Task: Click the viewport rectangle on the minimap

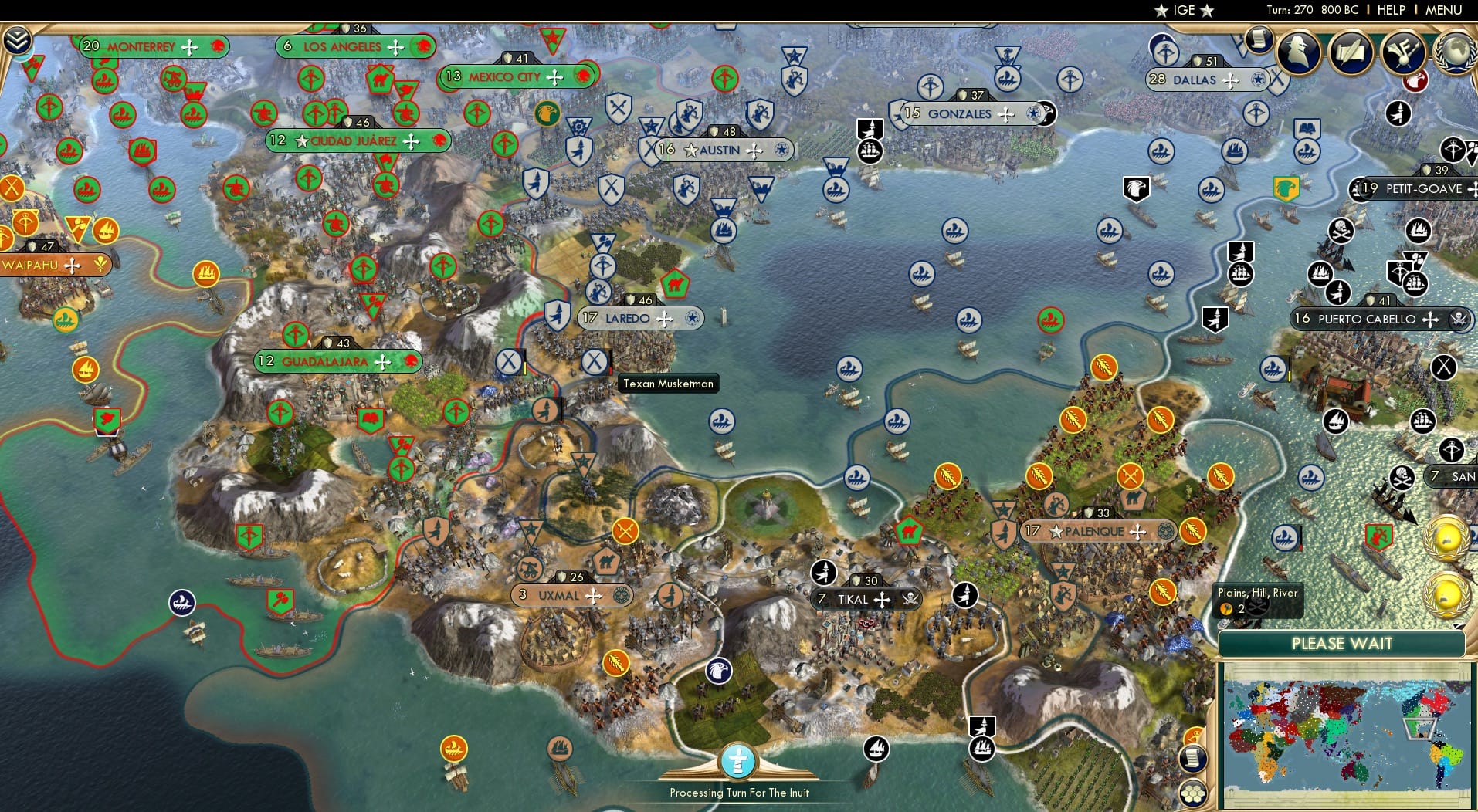Action: tap(1418, 729)
